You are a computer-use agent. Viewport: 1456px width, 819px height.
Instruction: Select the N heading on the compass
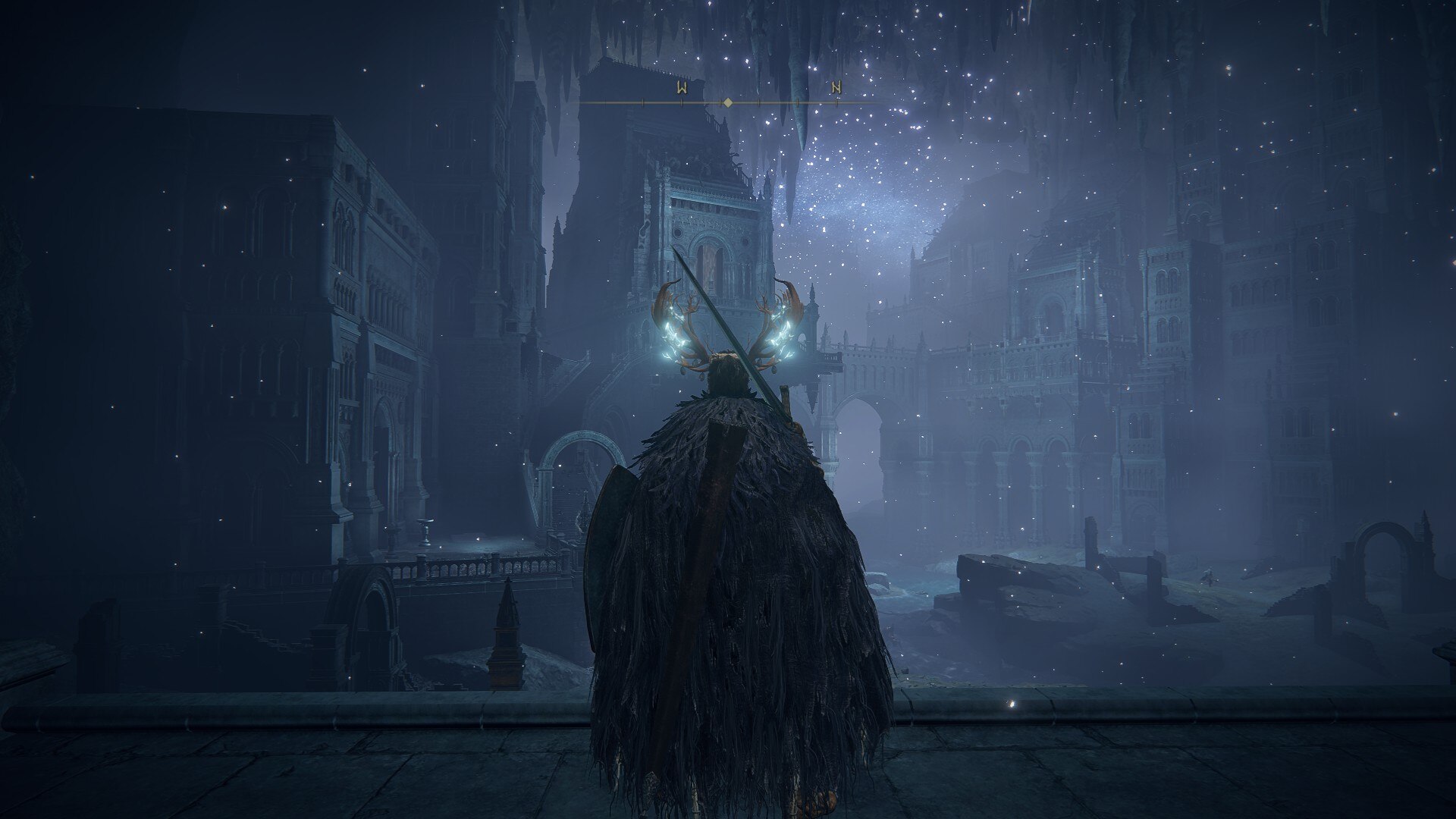coord(836,88)
